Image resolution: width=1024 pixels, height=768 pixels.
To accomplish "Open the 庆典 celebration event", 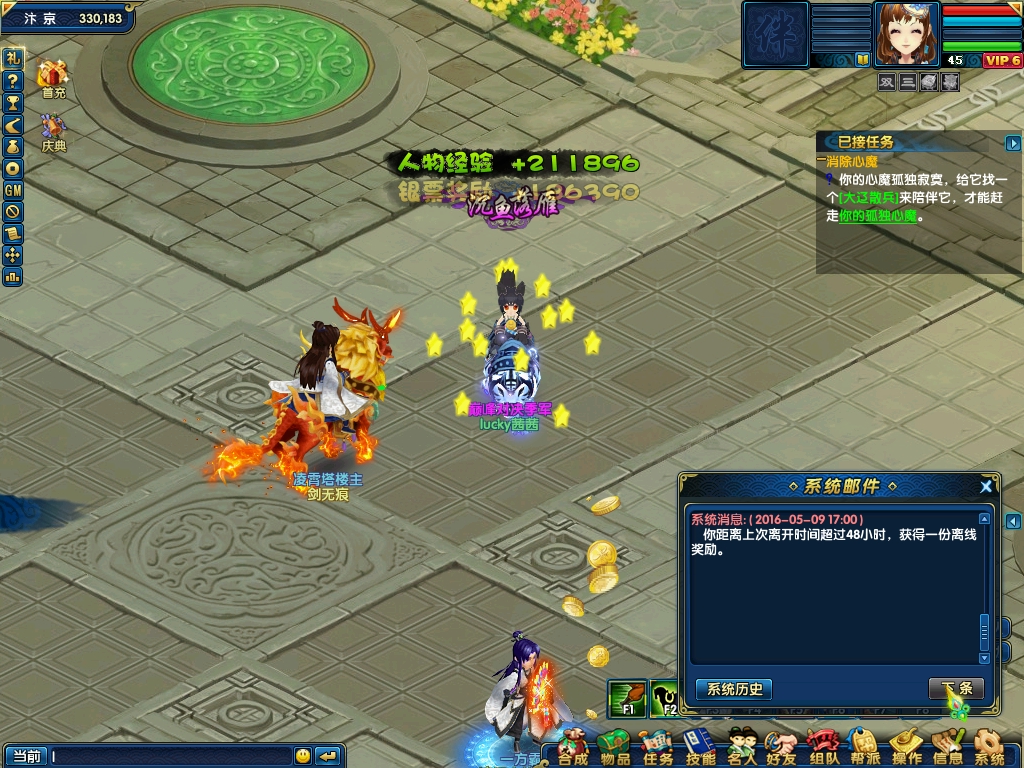I will point(53,132).
